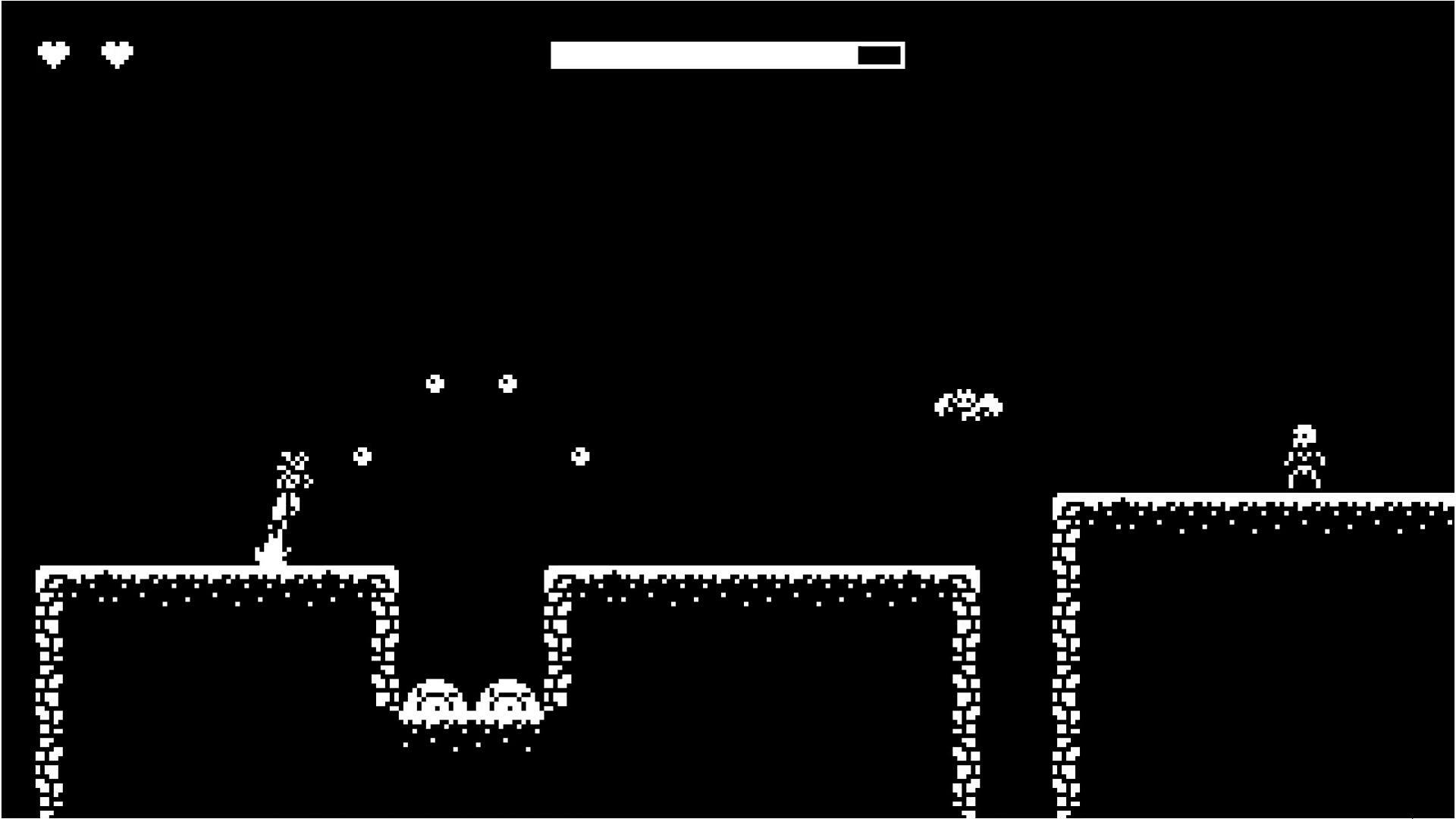Click the rightmost bubble of the arc
Screen dimensions: 1456x819
click(580, 455)
